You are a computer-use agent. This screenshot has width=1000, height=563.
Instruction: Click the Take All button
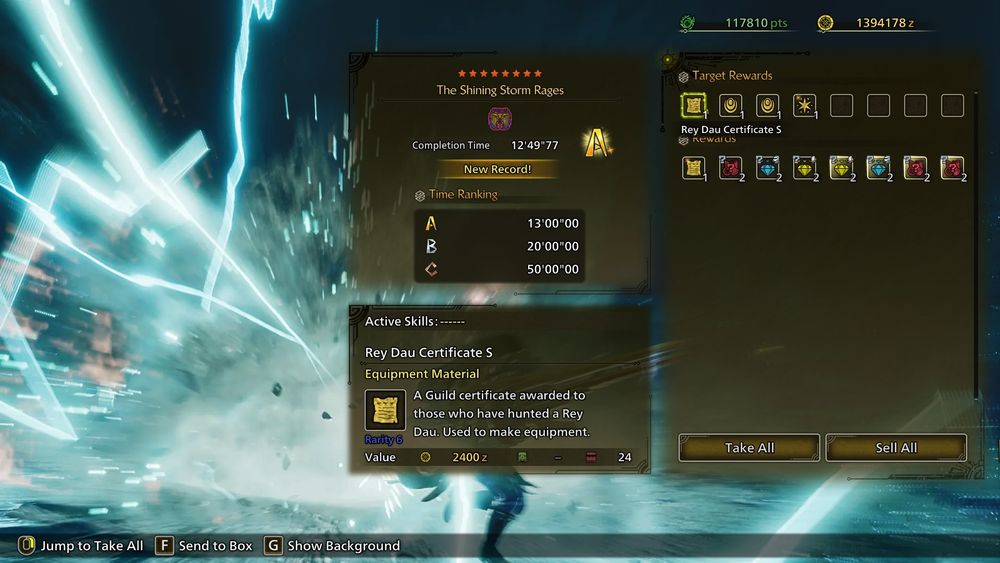coord(749,448)
